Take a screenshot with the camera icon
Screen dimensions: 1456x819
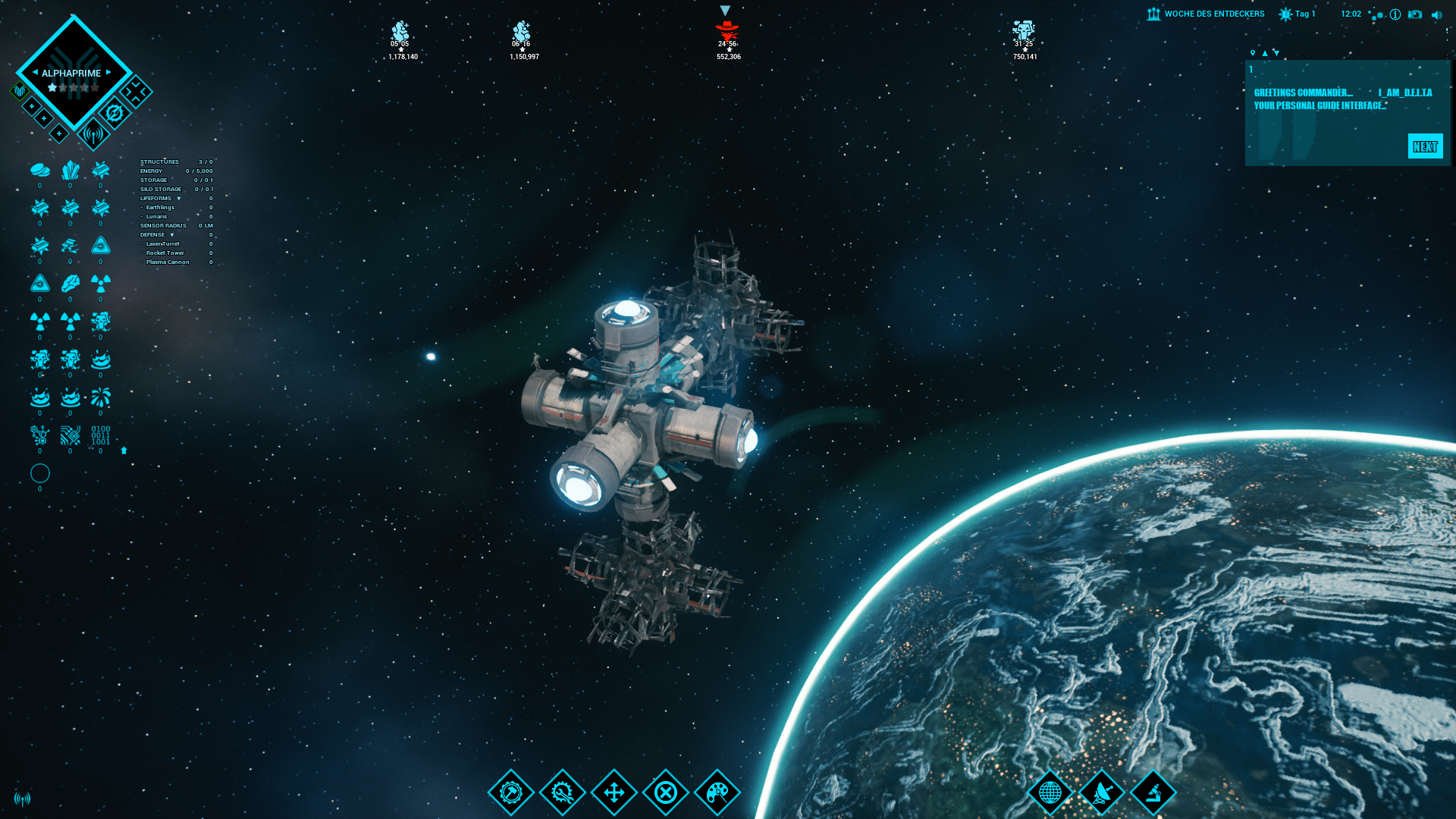1415,14
